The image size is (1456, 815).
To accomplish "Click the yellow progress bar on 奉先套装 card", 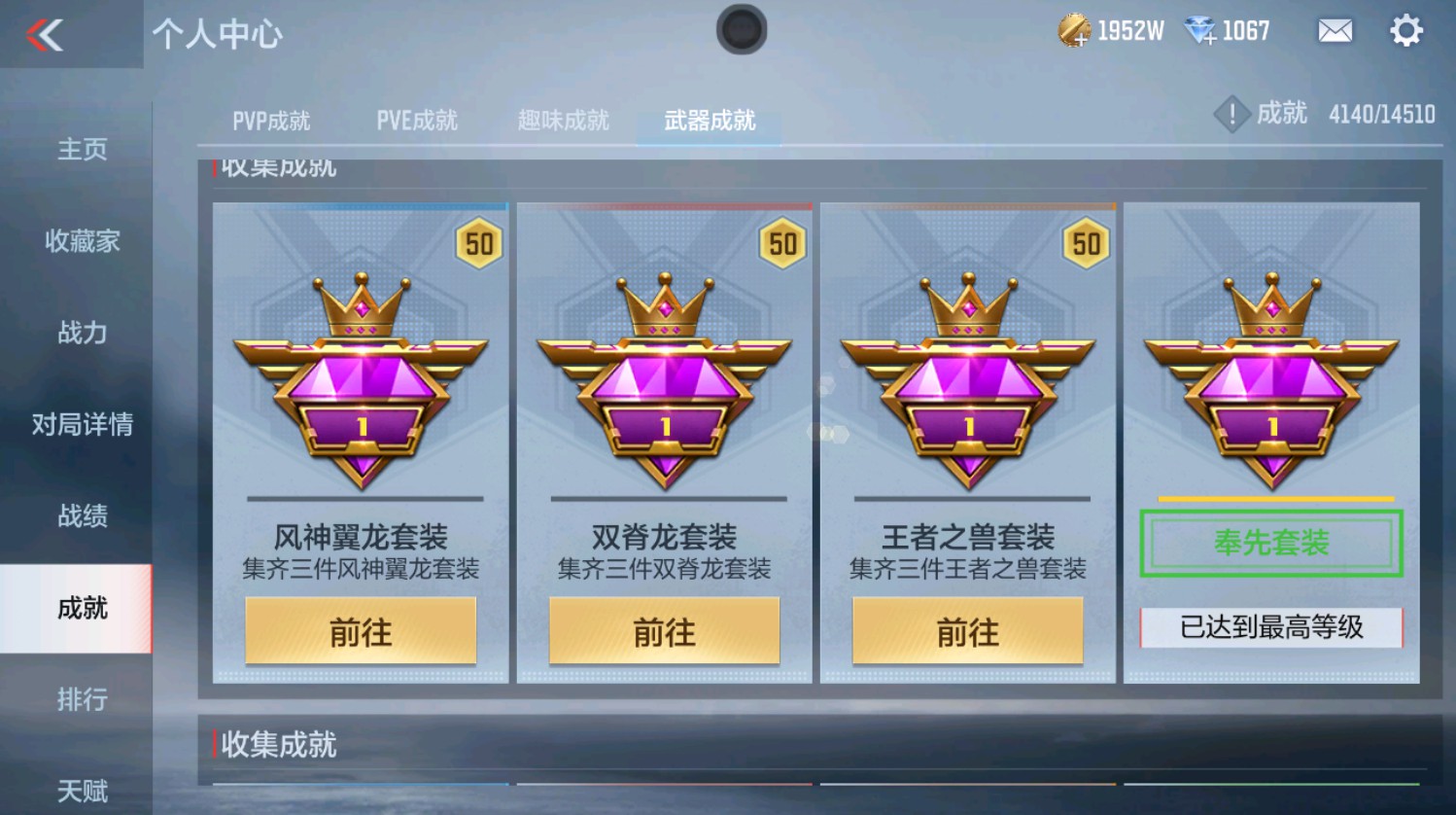I will (1269, 498).
